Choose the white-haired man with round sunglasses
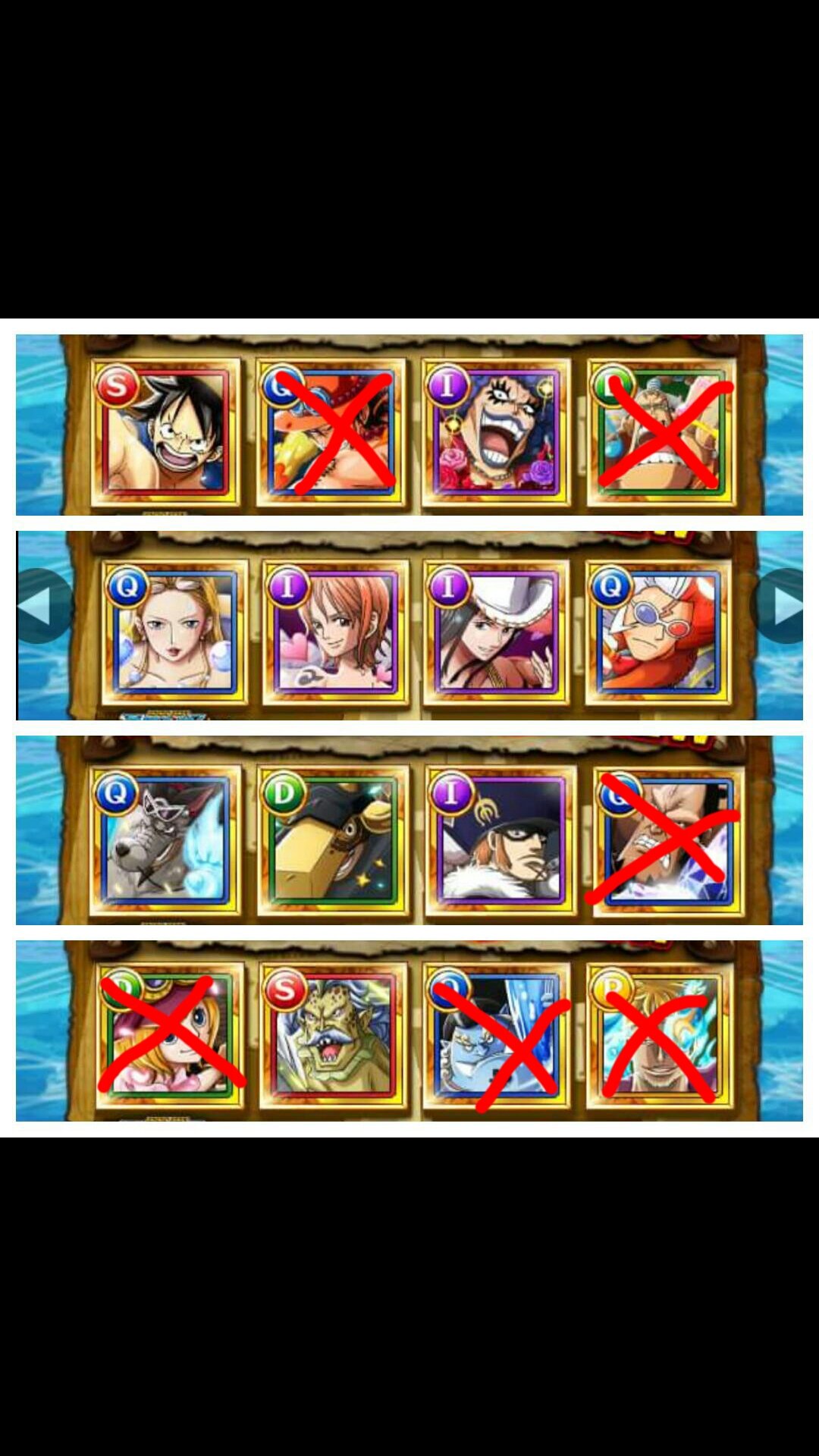The image size is (819, 1456). (658, 633)
